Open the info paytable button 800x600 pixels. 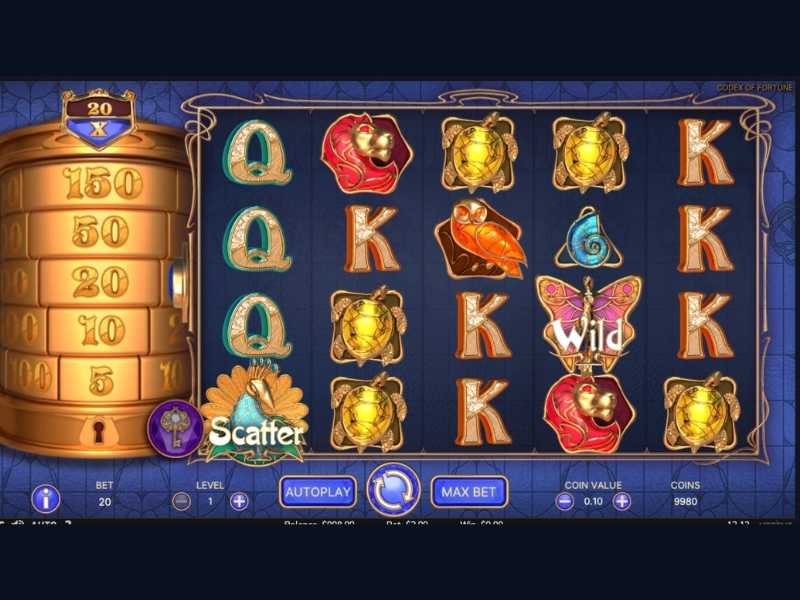click(46, 498)
